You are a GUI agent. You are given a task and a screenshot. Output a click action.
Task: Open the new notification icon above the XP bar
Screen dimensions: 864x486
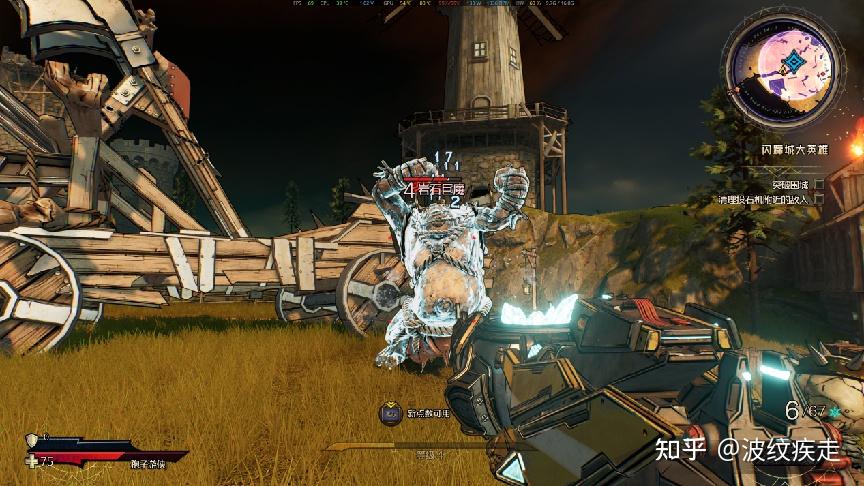(x=391, y=412)
